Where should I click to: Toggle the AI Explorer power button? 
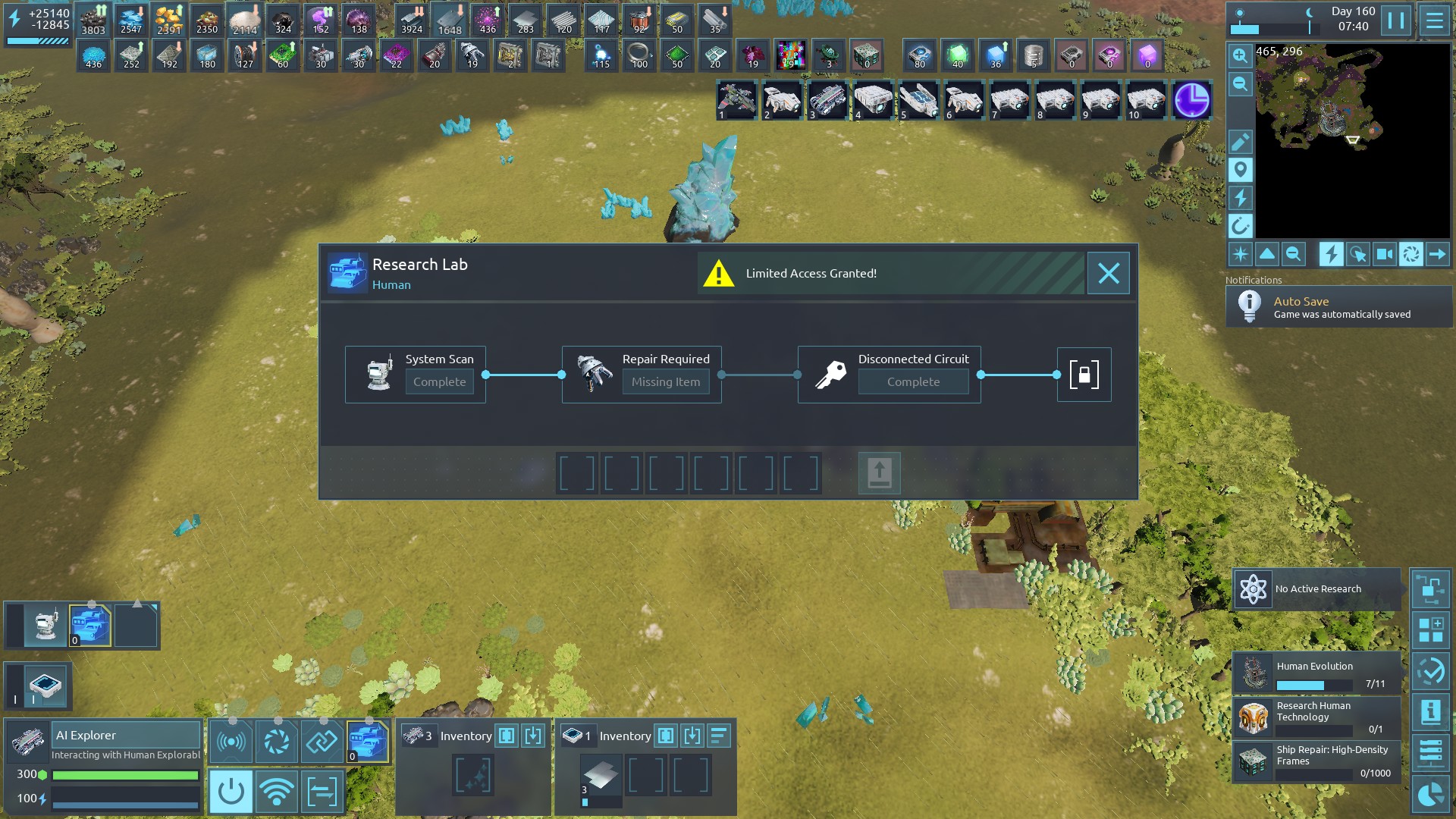point(231,792)
